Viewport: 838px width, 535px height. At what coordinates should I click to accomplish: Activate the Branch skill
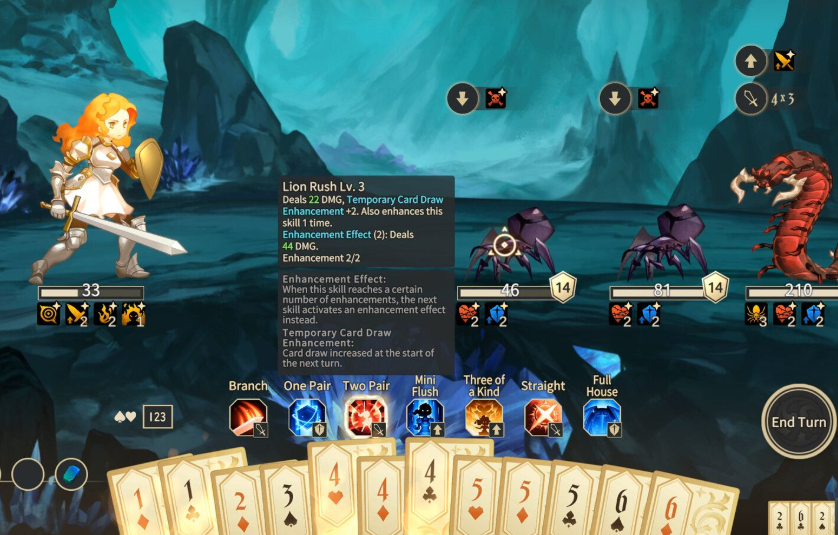click(248, 417)
